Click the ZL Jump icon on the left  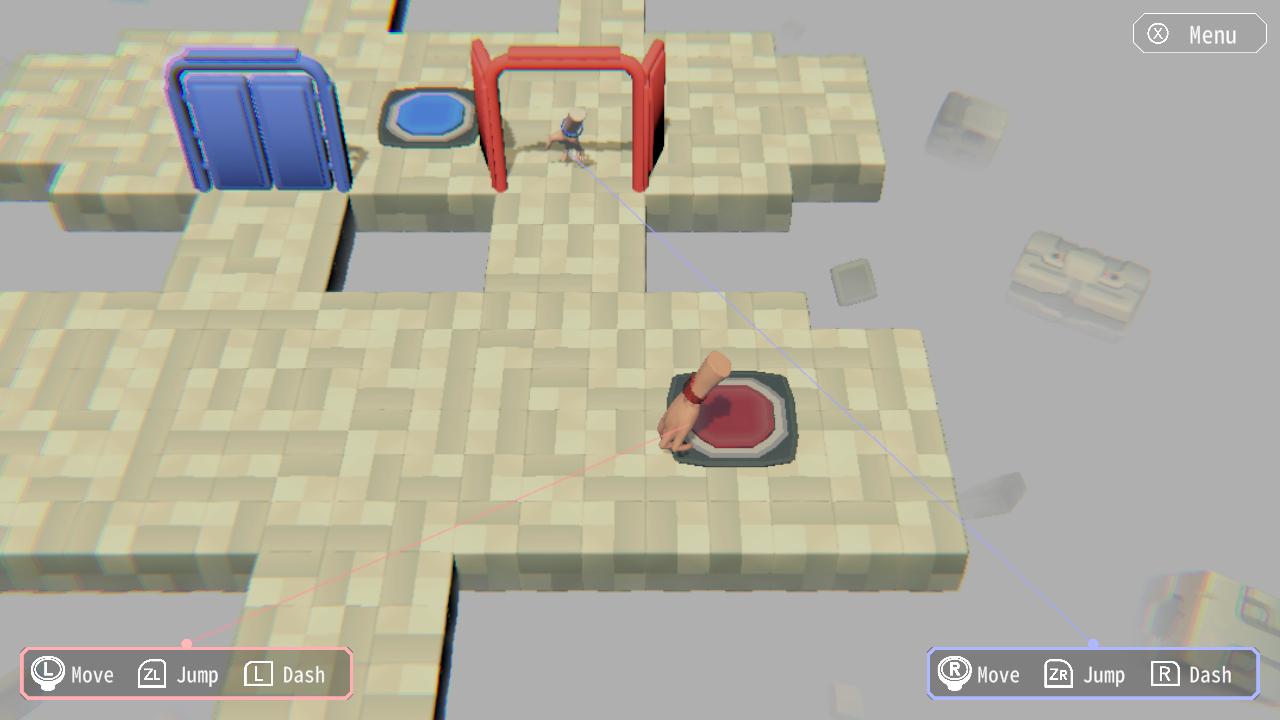[150, 674]
